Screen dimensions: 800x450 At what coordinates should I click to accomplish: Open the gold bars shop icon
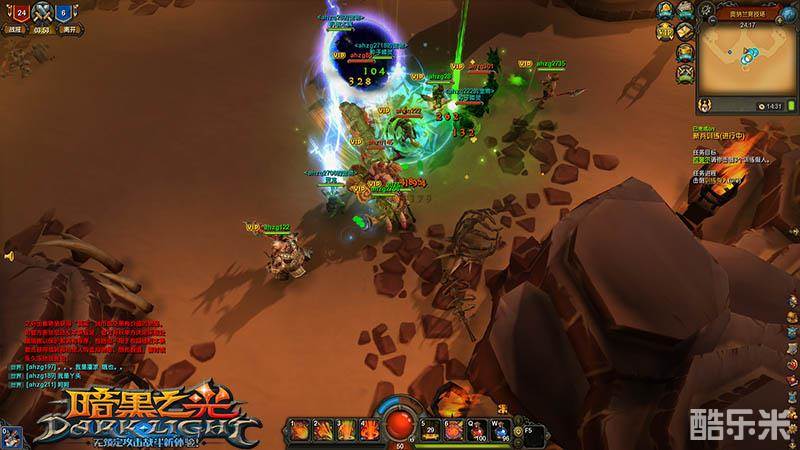tap(687, 31)
